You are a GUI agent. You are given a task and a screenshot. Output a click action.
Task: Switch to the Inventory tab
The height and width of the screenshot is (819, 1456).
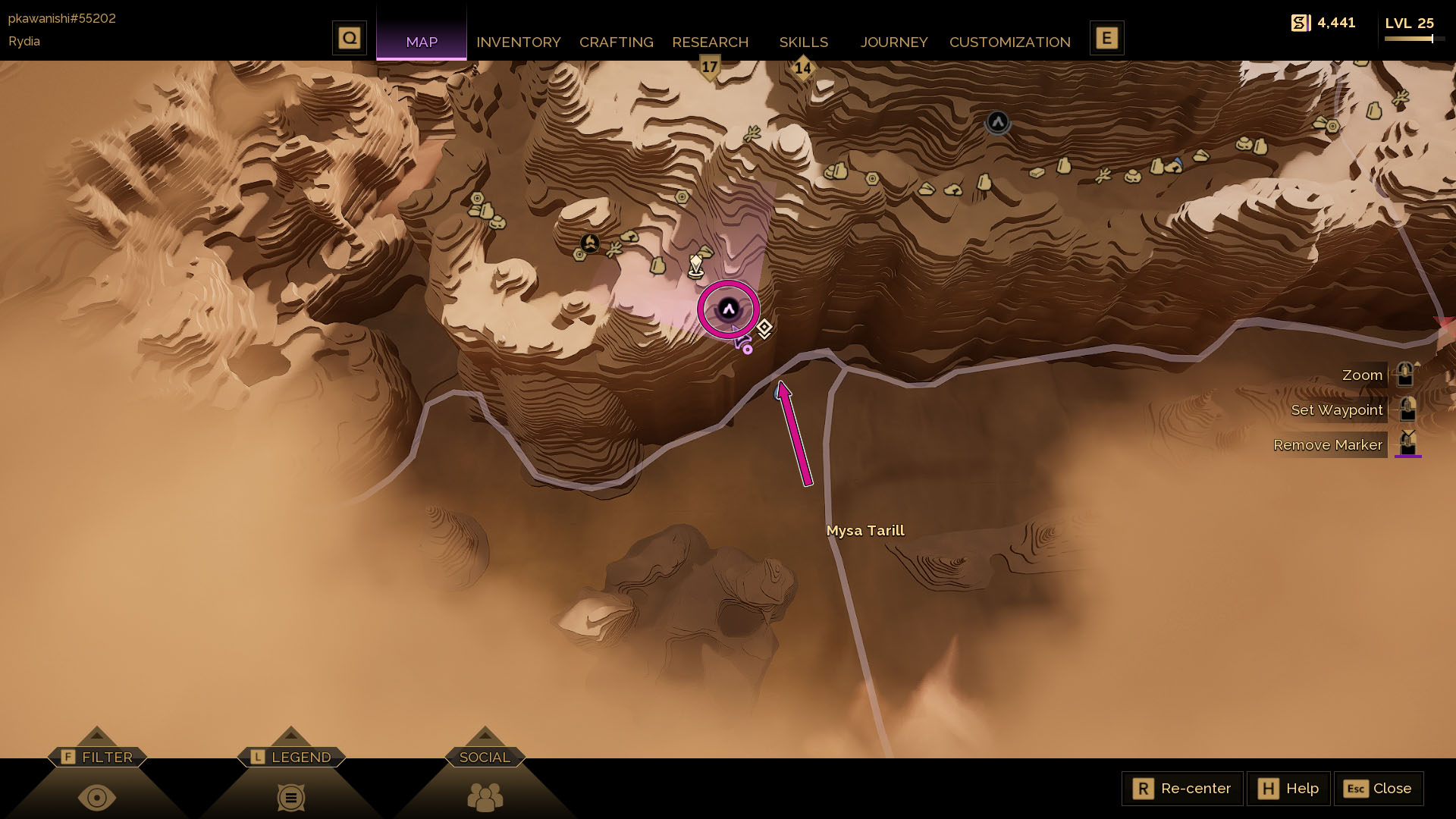[518, 42]
